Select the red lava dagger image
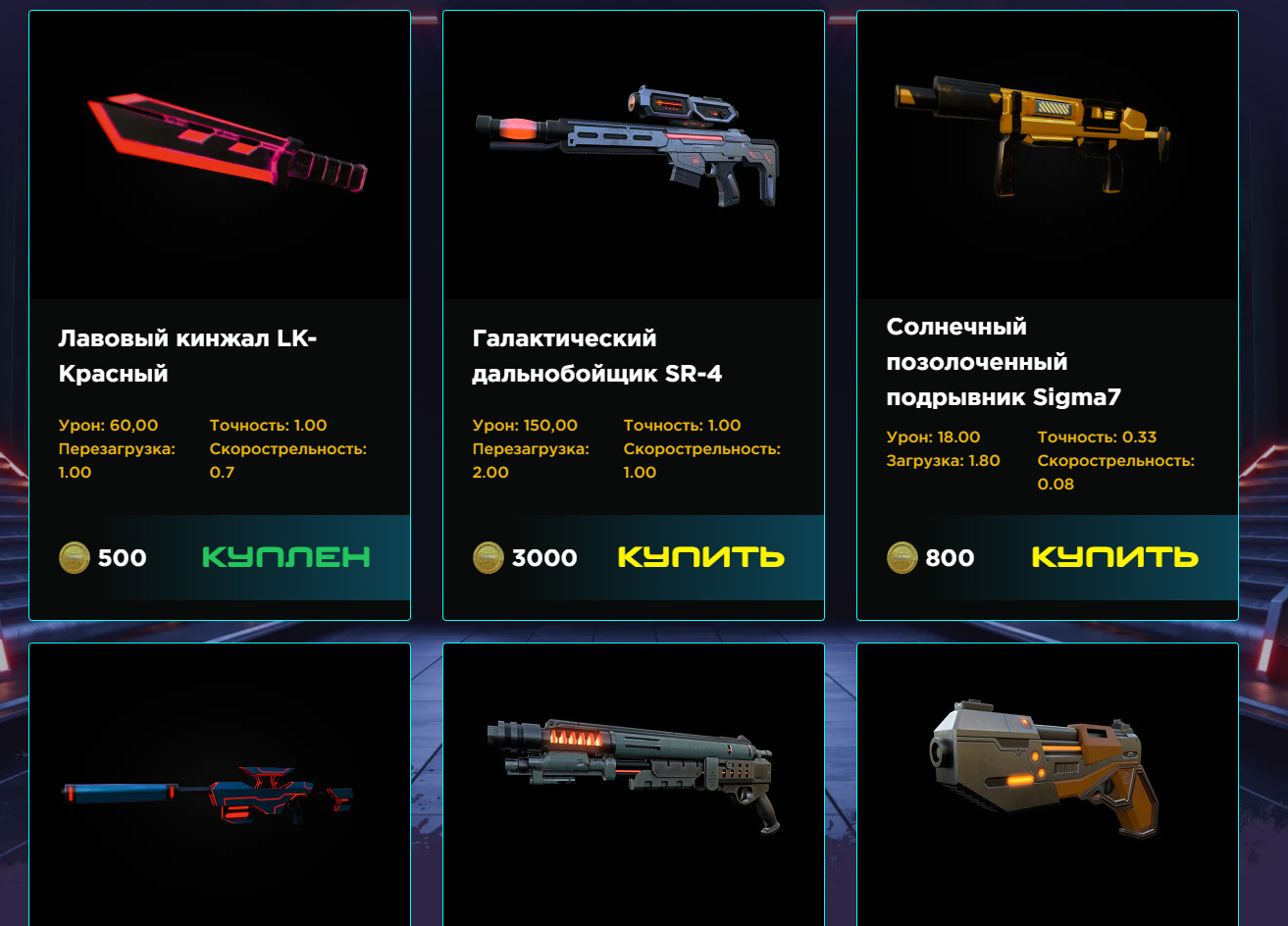The width and height of the screenshot is (1288, 926). tap(226, 144)
